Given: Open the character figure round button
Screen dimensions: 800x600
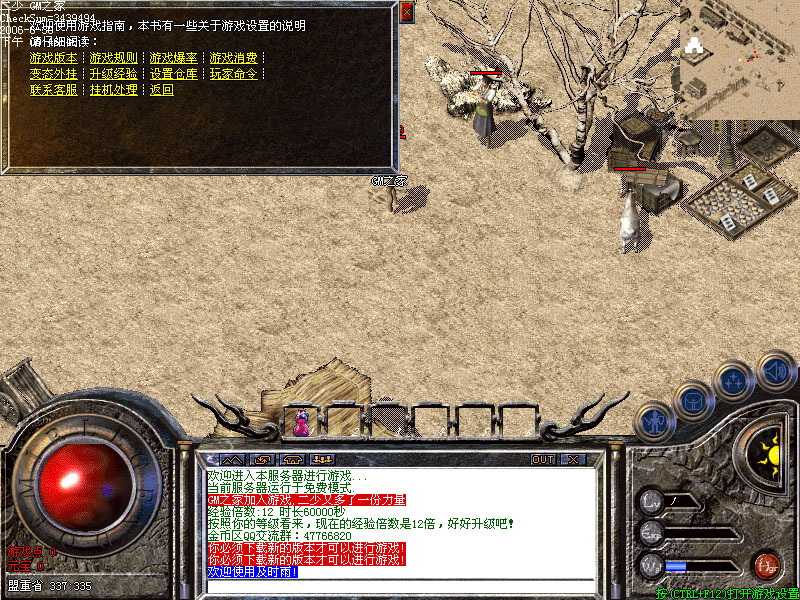Looking at the screenshot, I should [653, 420].
